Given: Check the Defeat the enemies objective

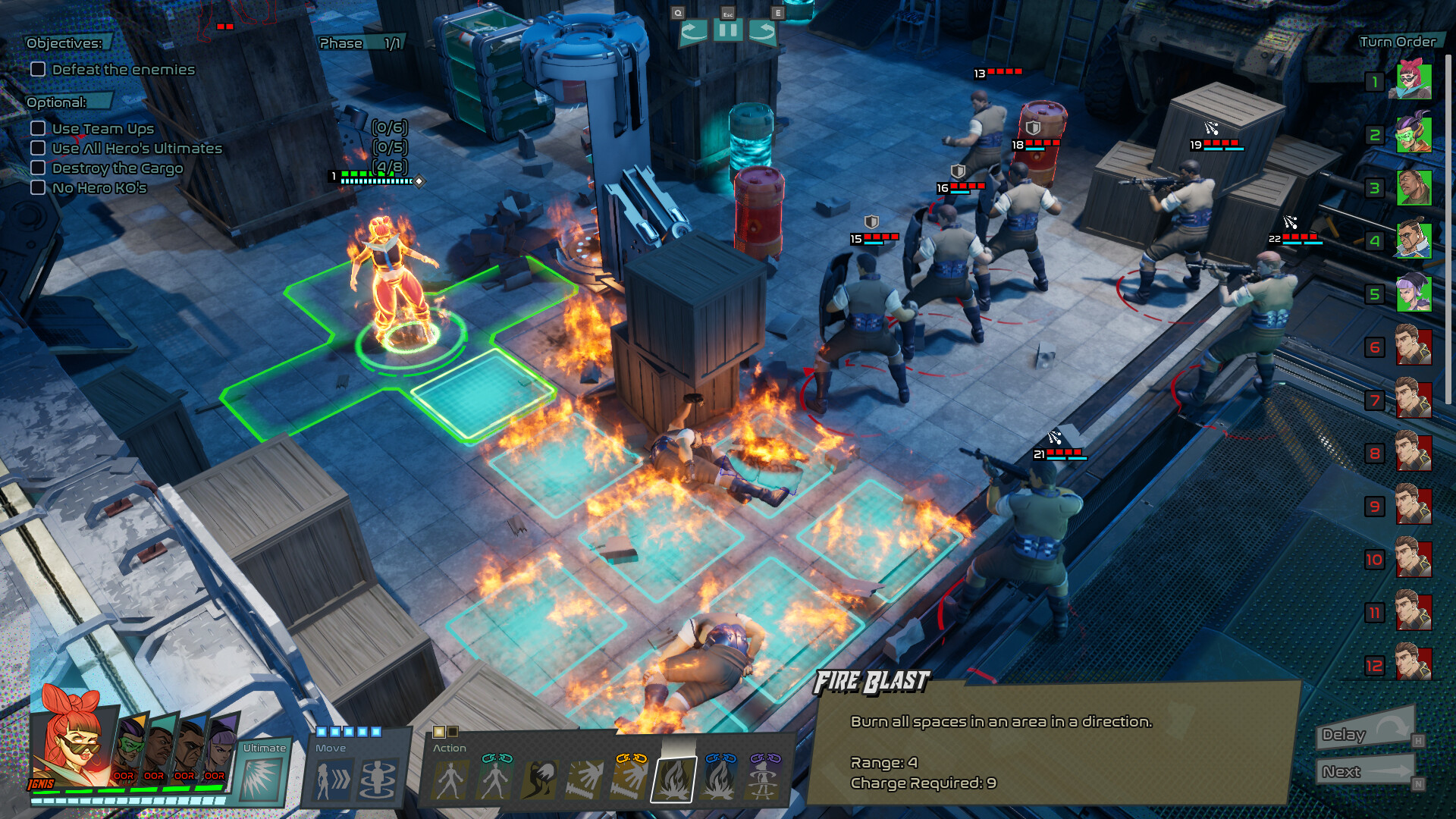Looking at the screenshot, I should pyautogui.click(x=38, y=69).
